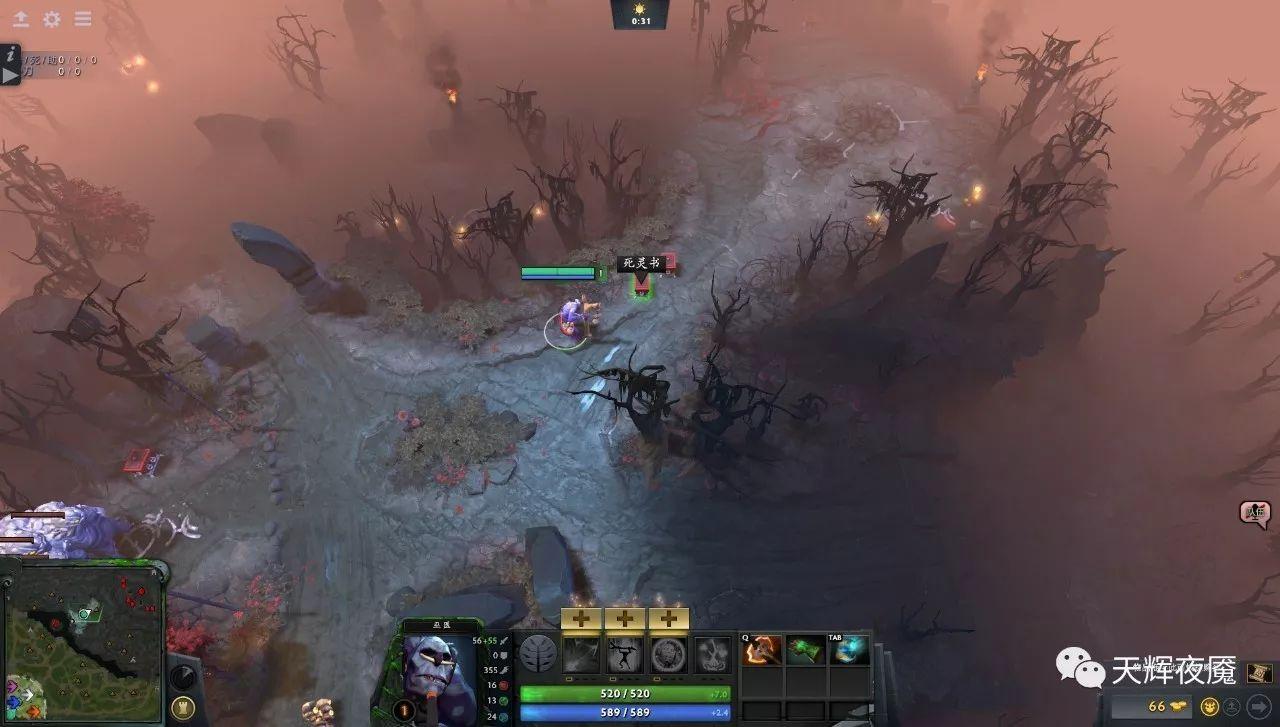Click the upload/share arrow icon top-left
Screen dimensions: 1280x727
tap(21, 19)
